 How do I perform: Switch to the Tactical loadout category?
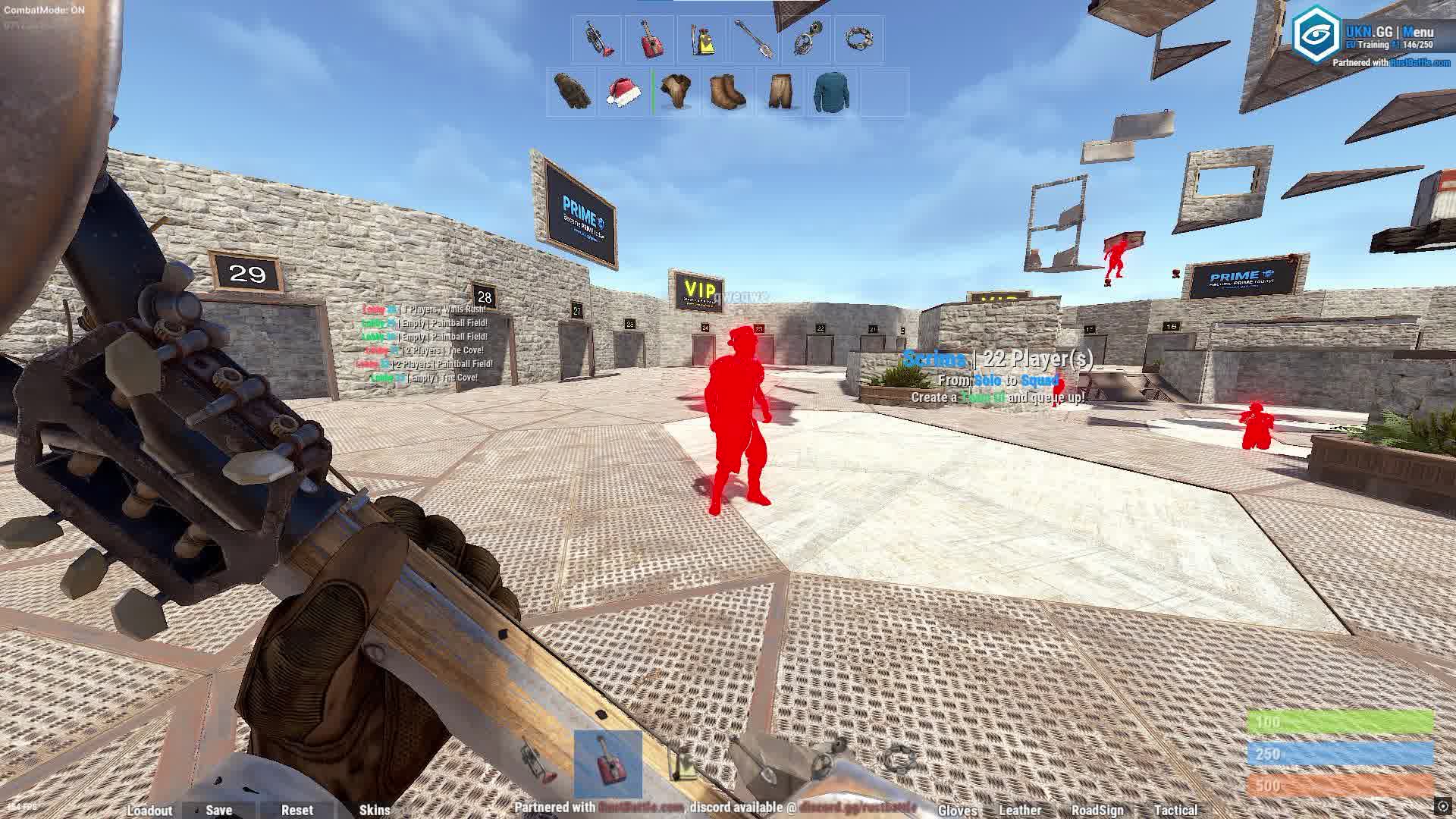(1176, 811)
